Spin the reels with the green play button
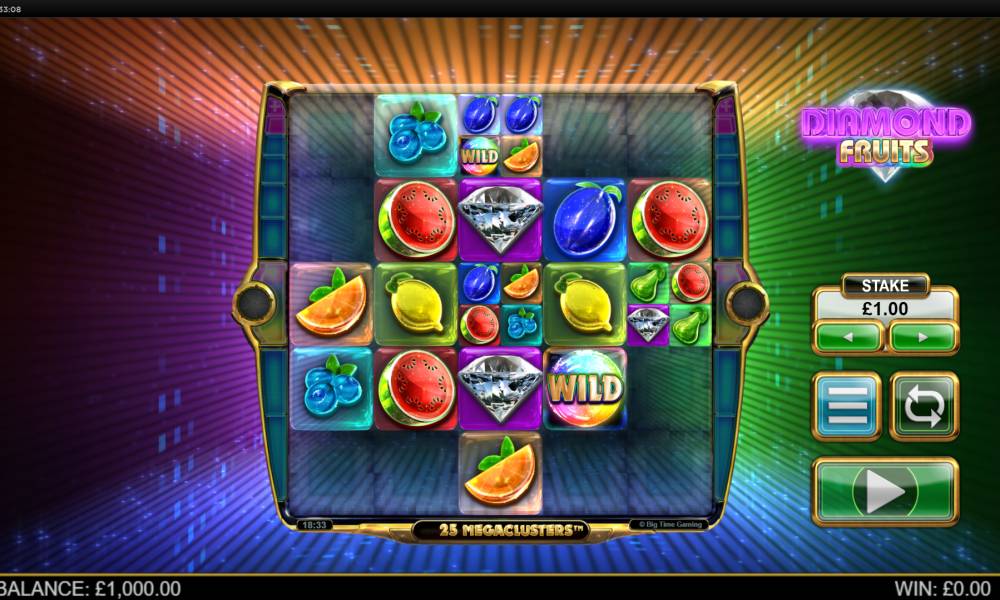The height and width of the screenshot is (600, 1000). pyautogui.click(x=884, y=491)
